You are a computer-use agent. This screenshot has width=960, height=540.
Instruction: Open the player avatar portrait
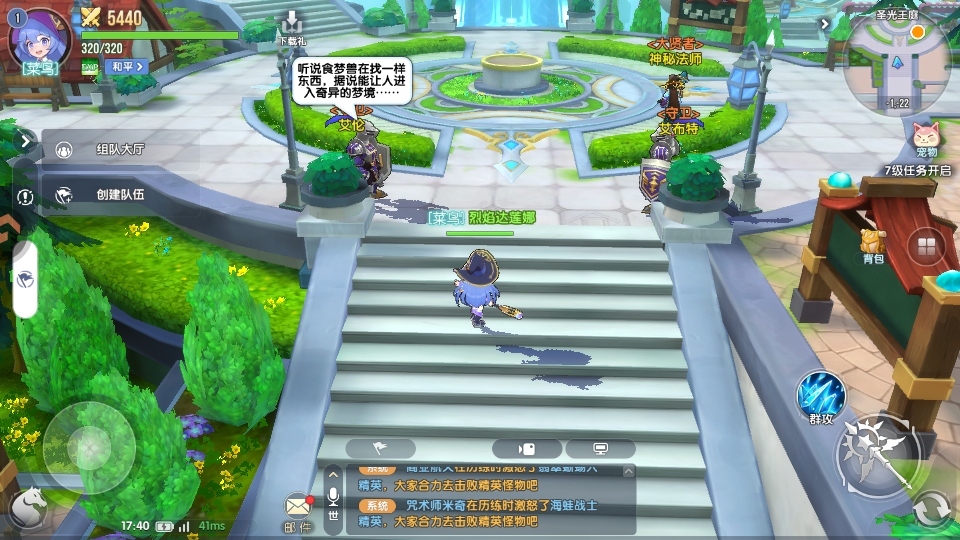38,36
